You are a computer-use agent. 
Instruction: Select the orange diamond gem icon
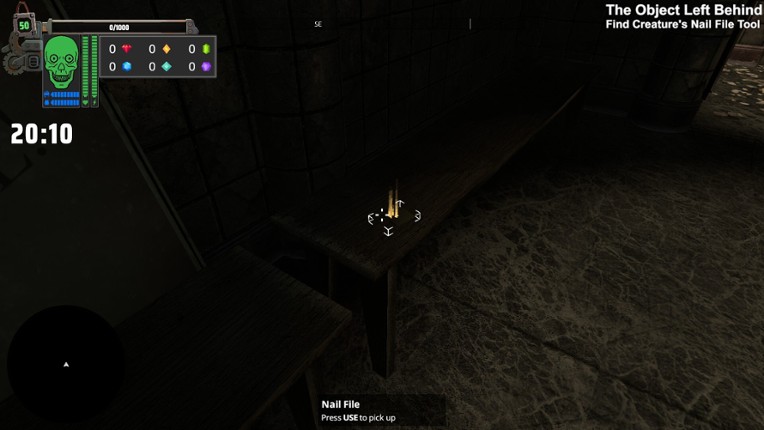(166, 49)
